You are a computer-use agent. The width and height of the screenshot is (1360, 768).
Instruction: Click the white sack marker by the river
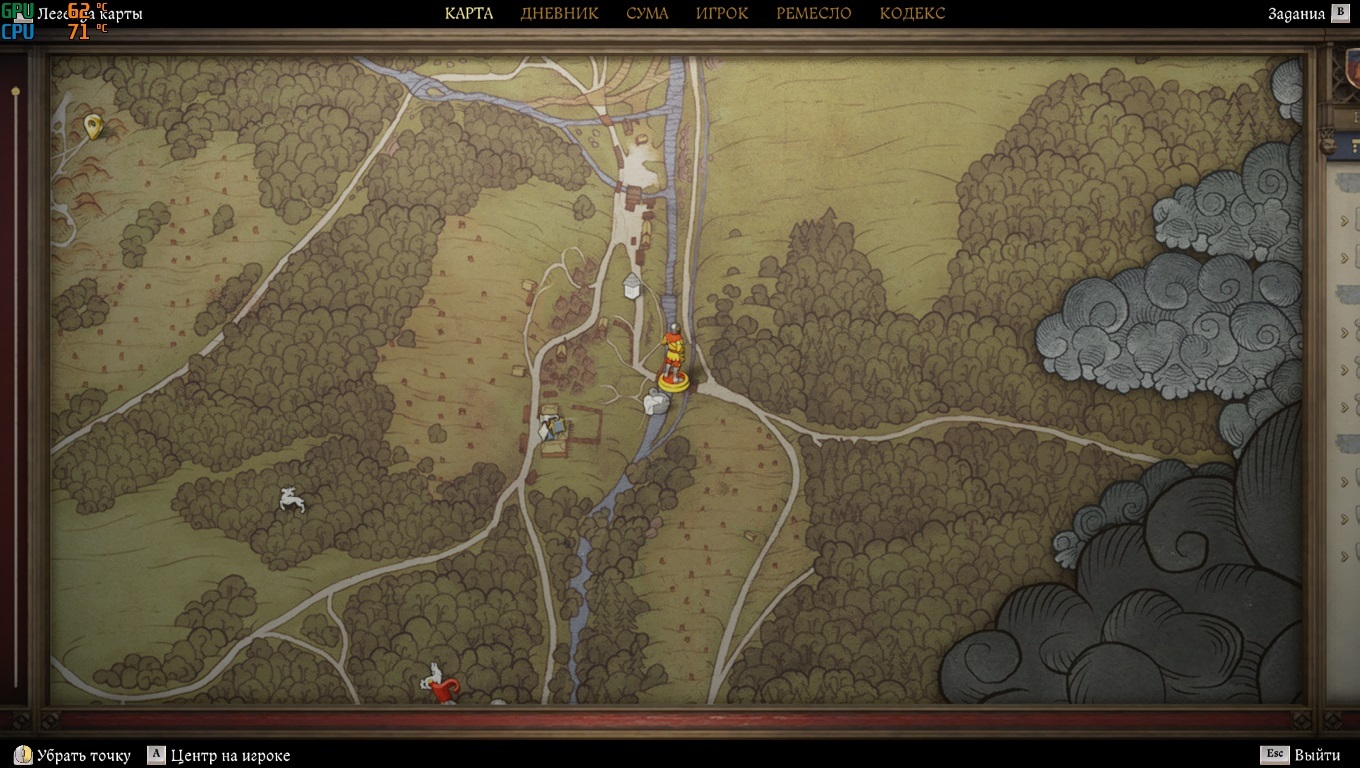[x=656, y=402]
